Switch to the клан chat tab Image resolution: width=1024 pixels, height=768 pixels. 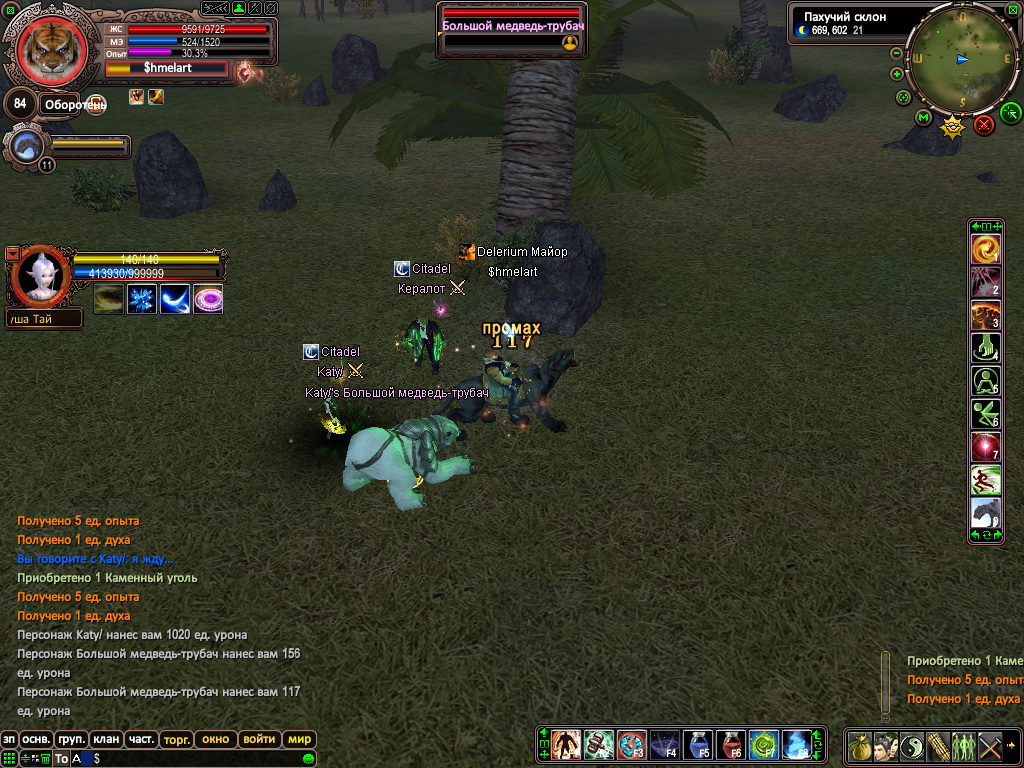[x=105, y=739]
